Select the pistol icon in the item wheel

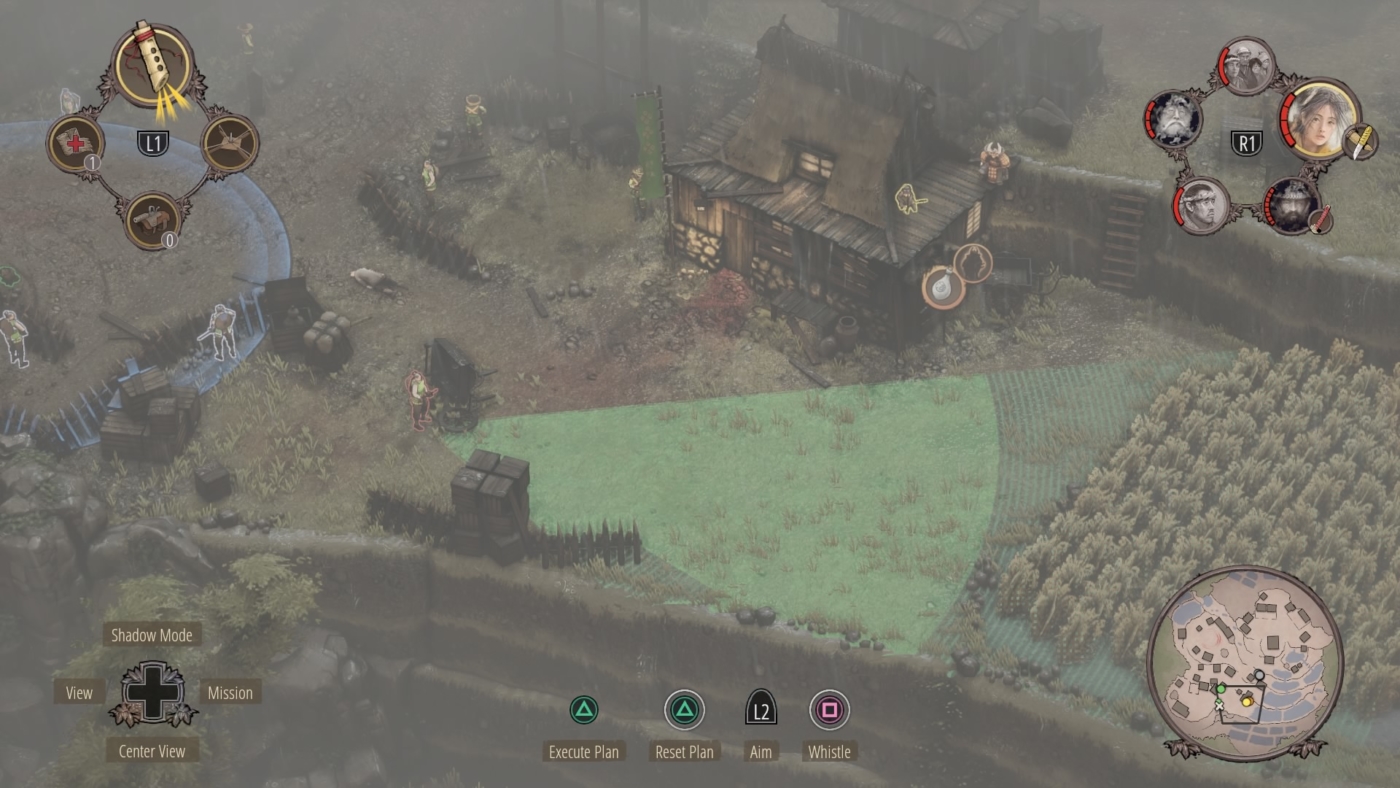coord(152,218)
